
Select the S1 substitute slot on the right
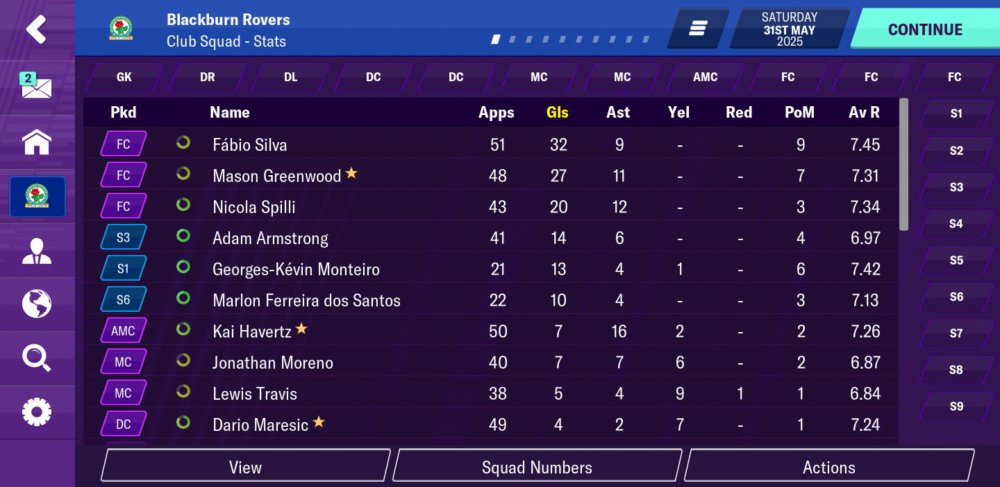956,114
